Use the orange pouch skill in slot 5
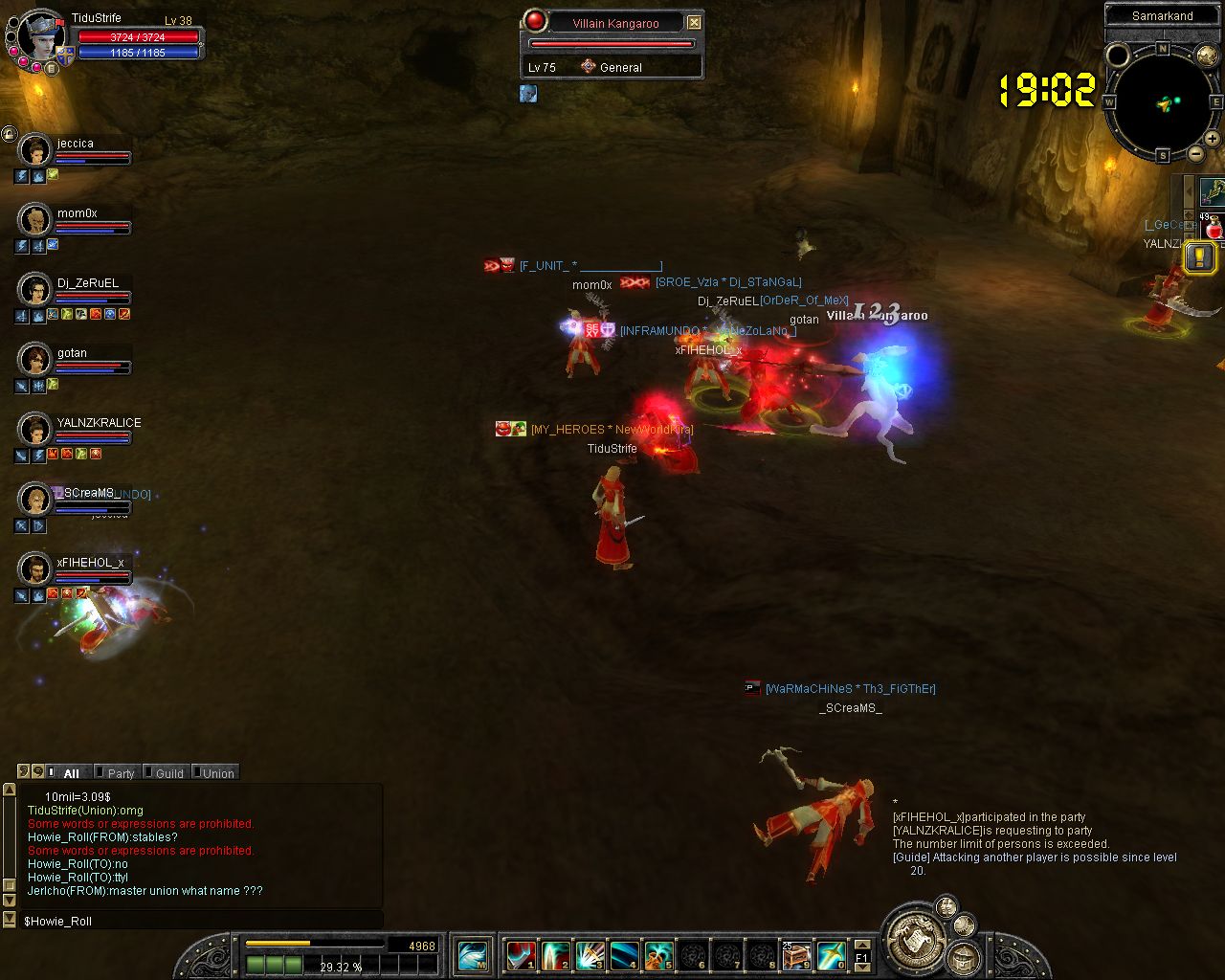This screenshot has width=1225, height=980. click(x=658, y=955)
